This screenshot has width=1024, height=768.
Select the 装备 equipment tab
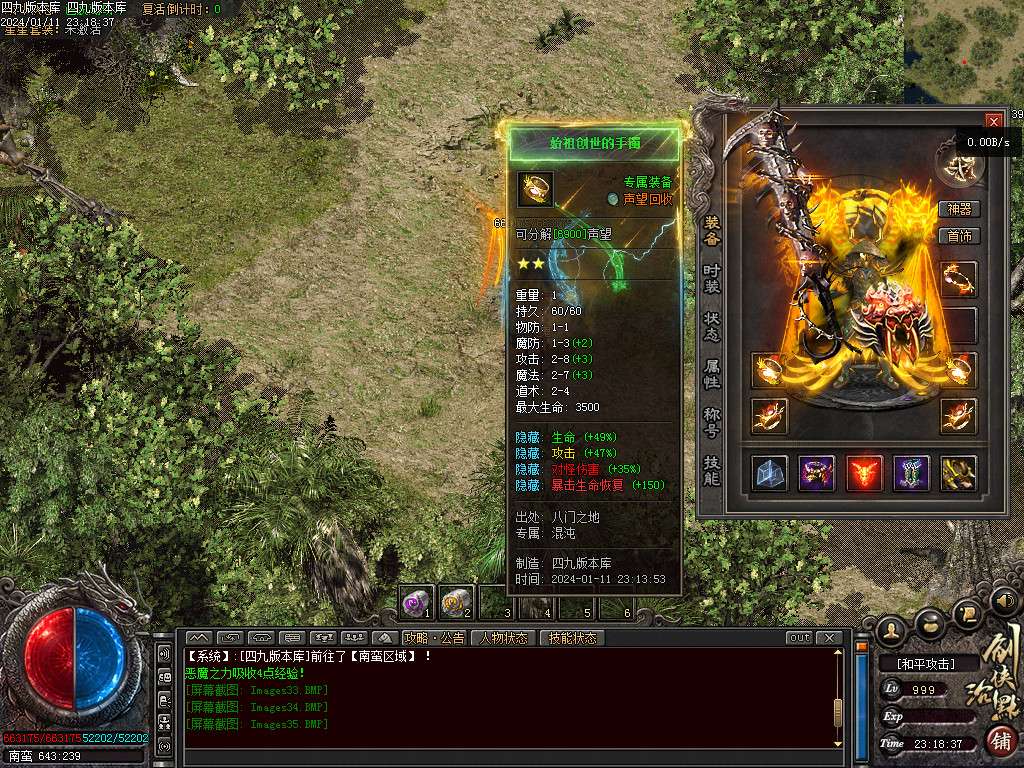pos(711,230)
